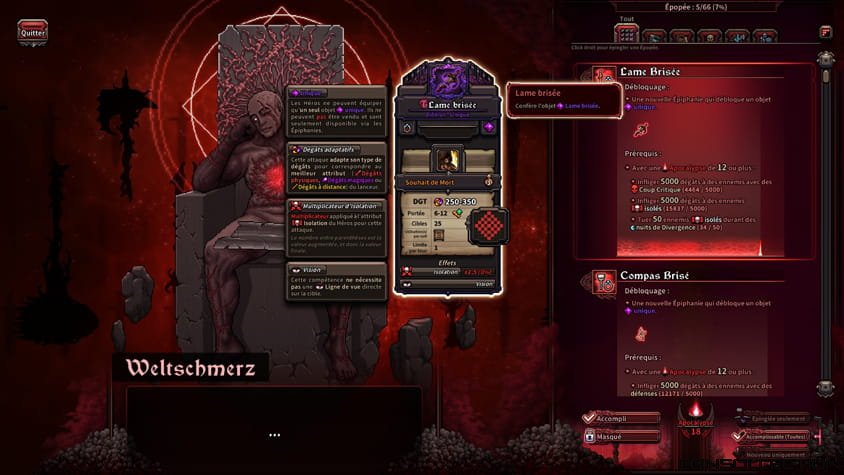Image resolution: width=844 pixels, height=475 pixels.
Task: Click the Compas Brisé reward item icon
Action: tap(639, 333)
